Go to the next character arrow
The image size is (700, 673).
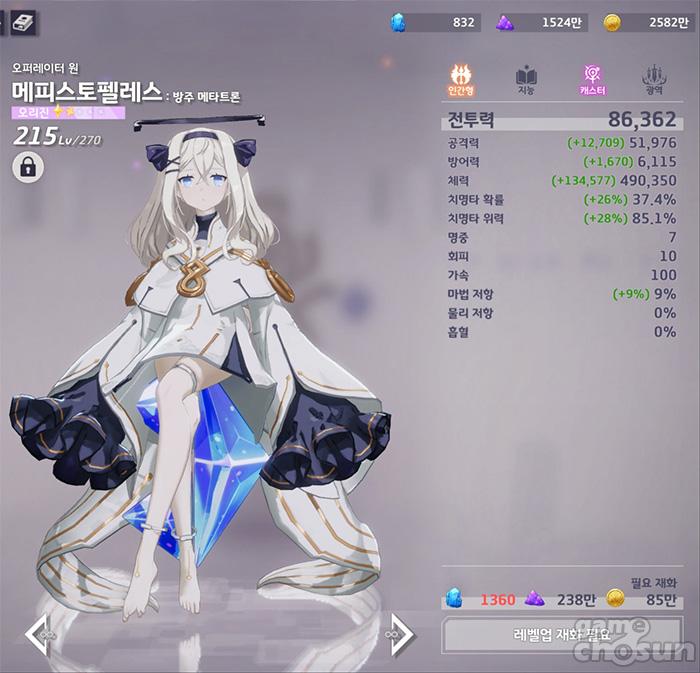[400, 632]
